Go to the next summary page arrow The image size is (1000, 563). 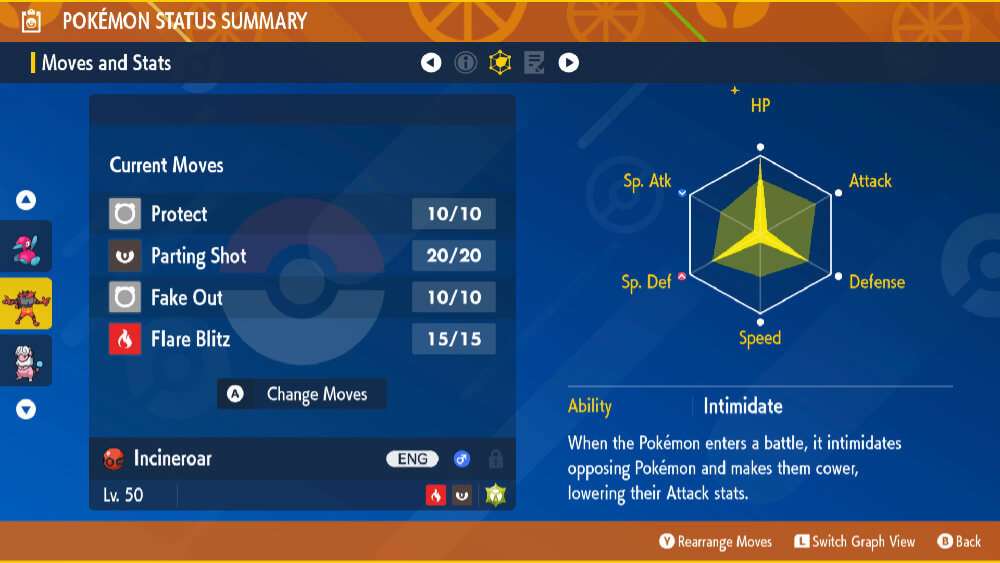click(568, 63)
